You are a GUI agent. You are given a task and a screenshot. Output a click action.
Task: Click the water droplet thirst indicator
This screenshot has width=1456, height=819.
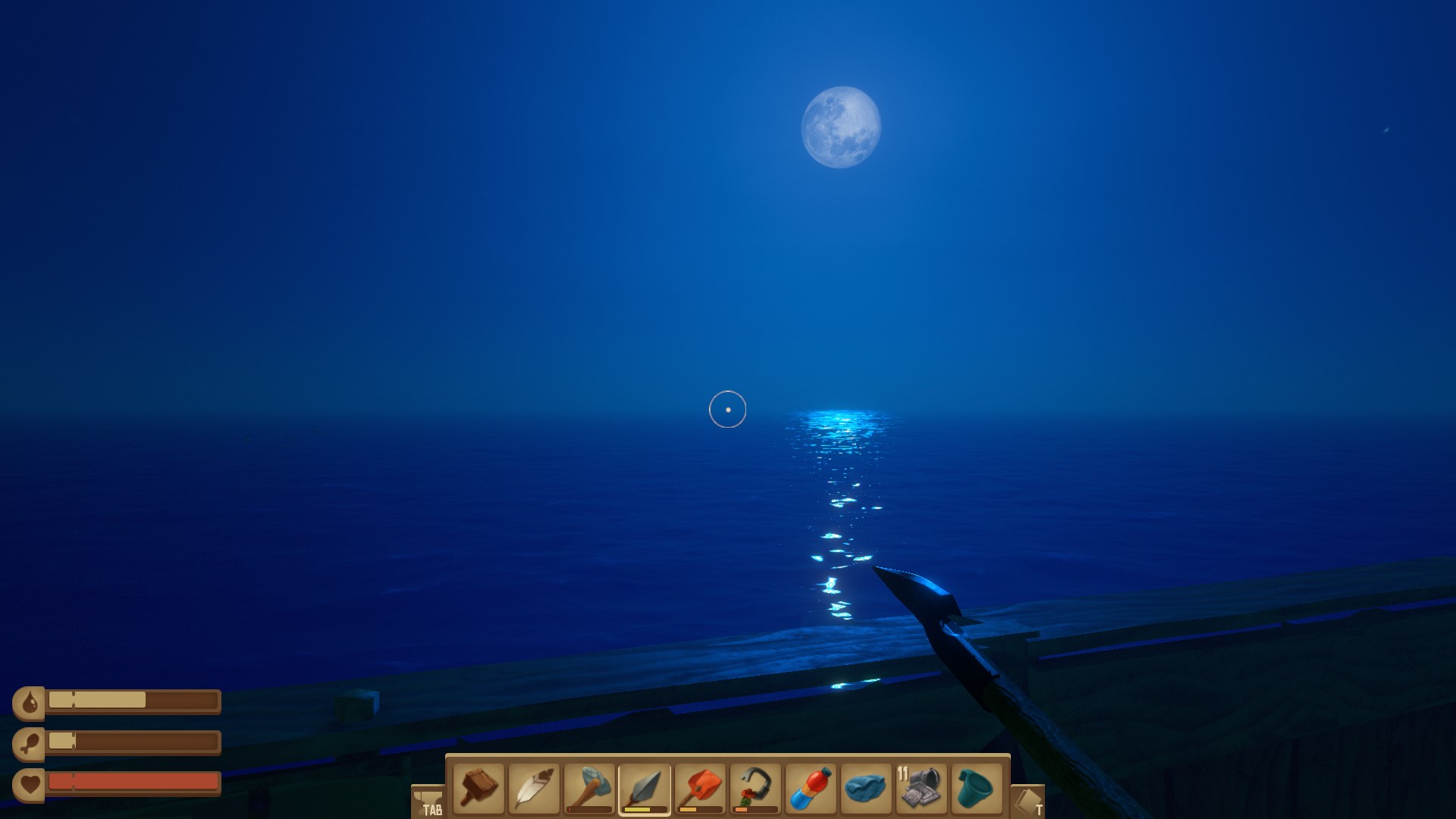(x=30, y=701)
